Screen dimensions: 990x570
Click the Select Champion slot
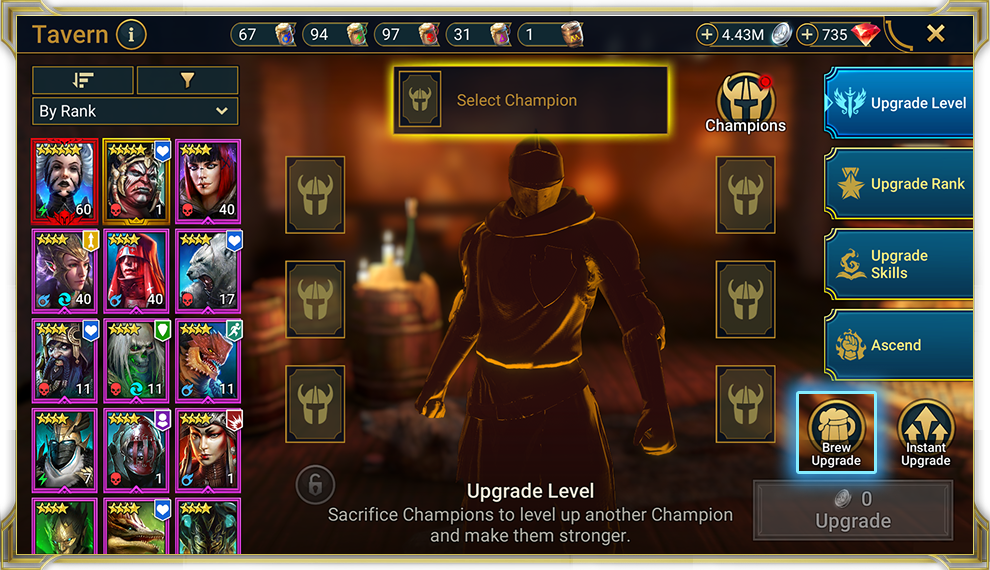[x=531, y=100]
